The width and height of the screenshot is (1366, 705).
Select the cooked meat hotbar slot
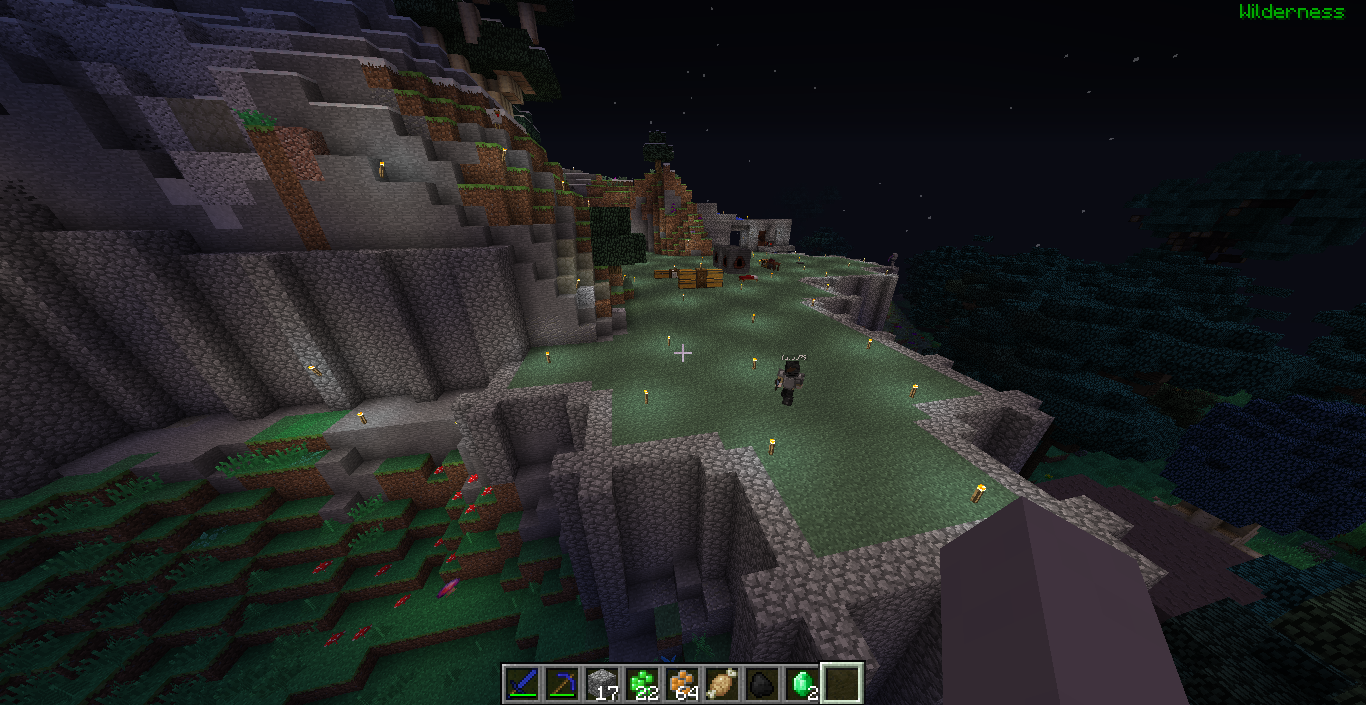point(721,684)
